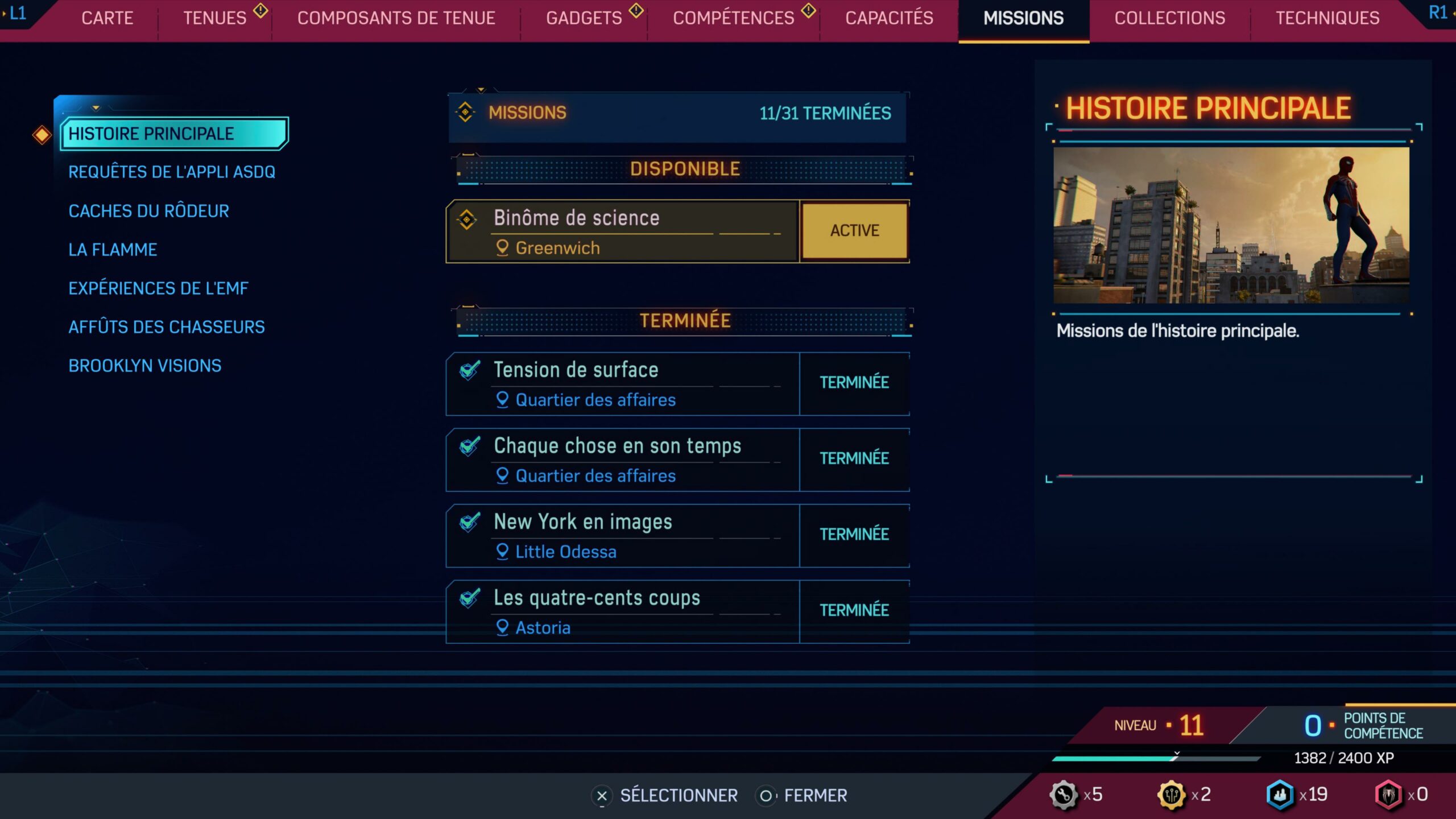This screenshot has width=1456, height=819.
Task: Select the La Flamme category
Action: point(113,250)
